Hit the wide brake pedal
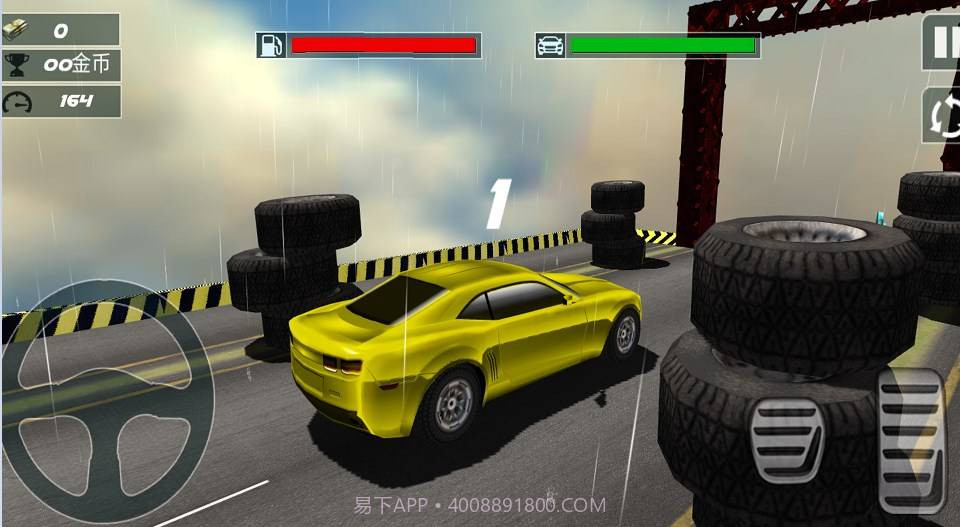Image resolution: width=960 pixels, height=527 pixels. click(x=788, y=439)
